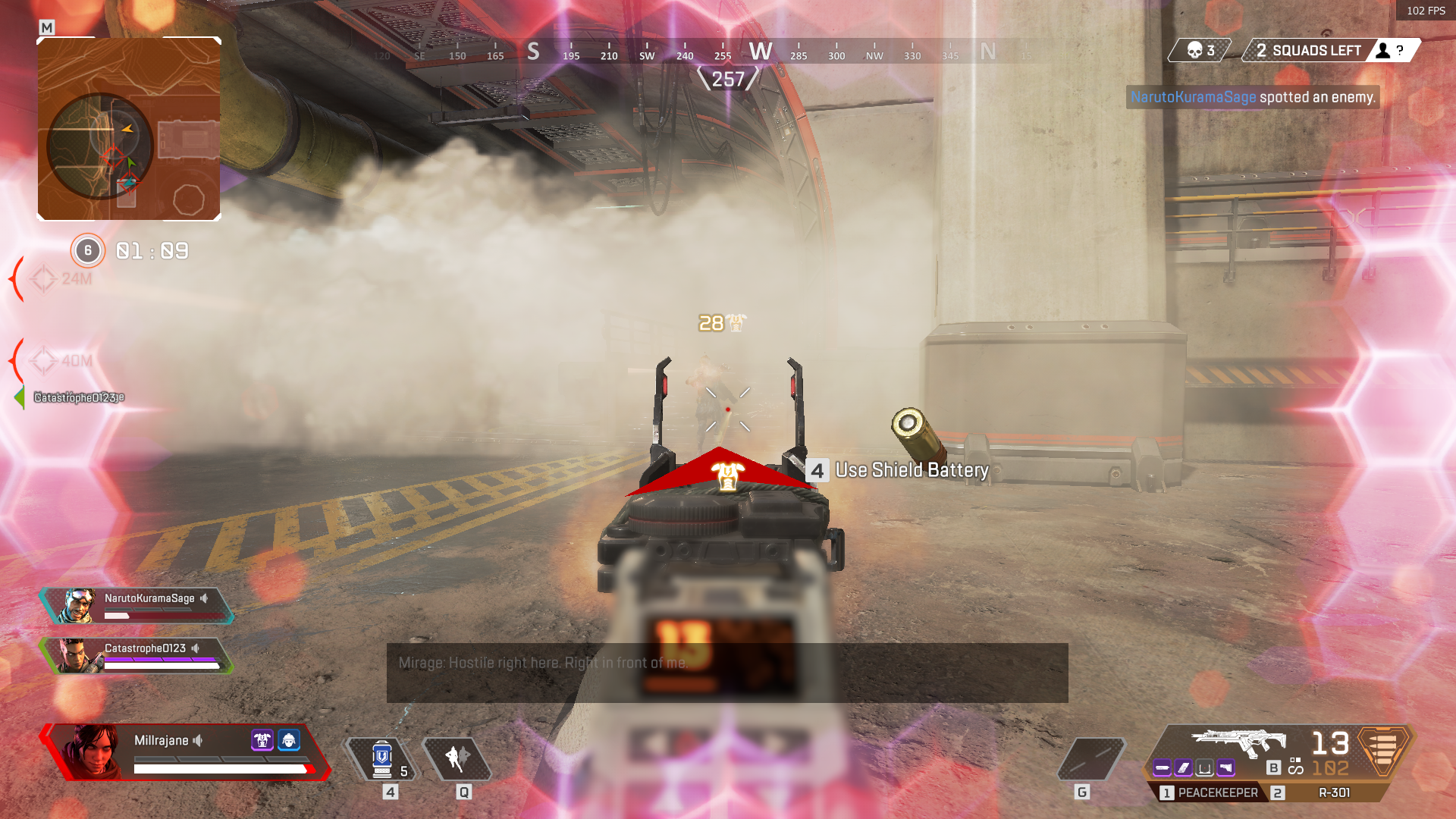Click the purple body armor icon

262,740
